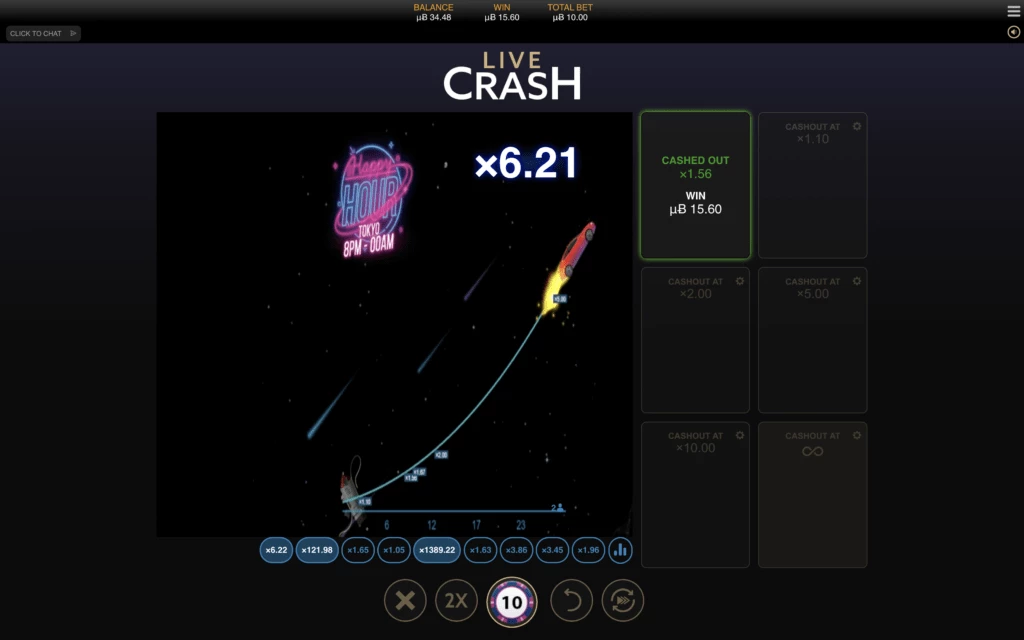Choose the Cashout at ×2.00 bet box
The width and height of the screenshot is (1024, 640).
695,340
